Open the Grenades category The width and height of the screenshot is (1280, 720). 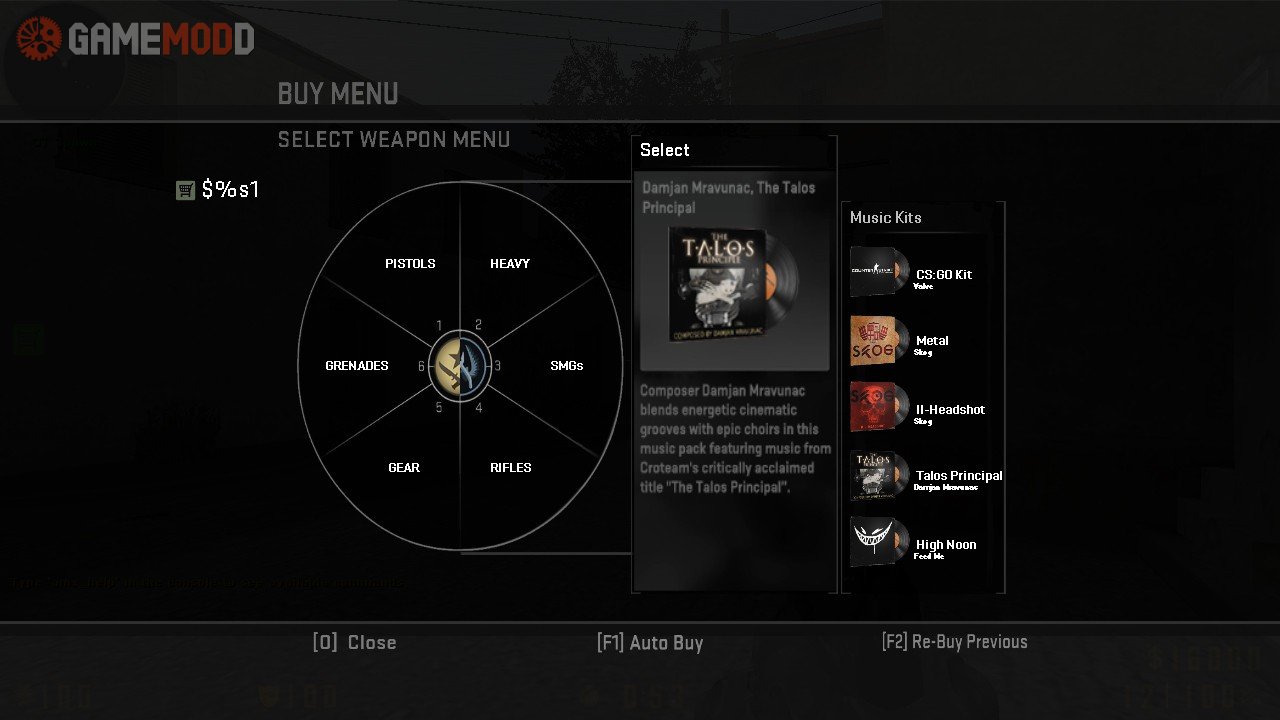(357, 366)
